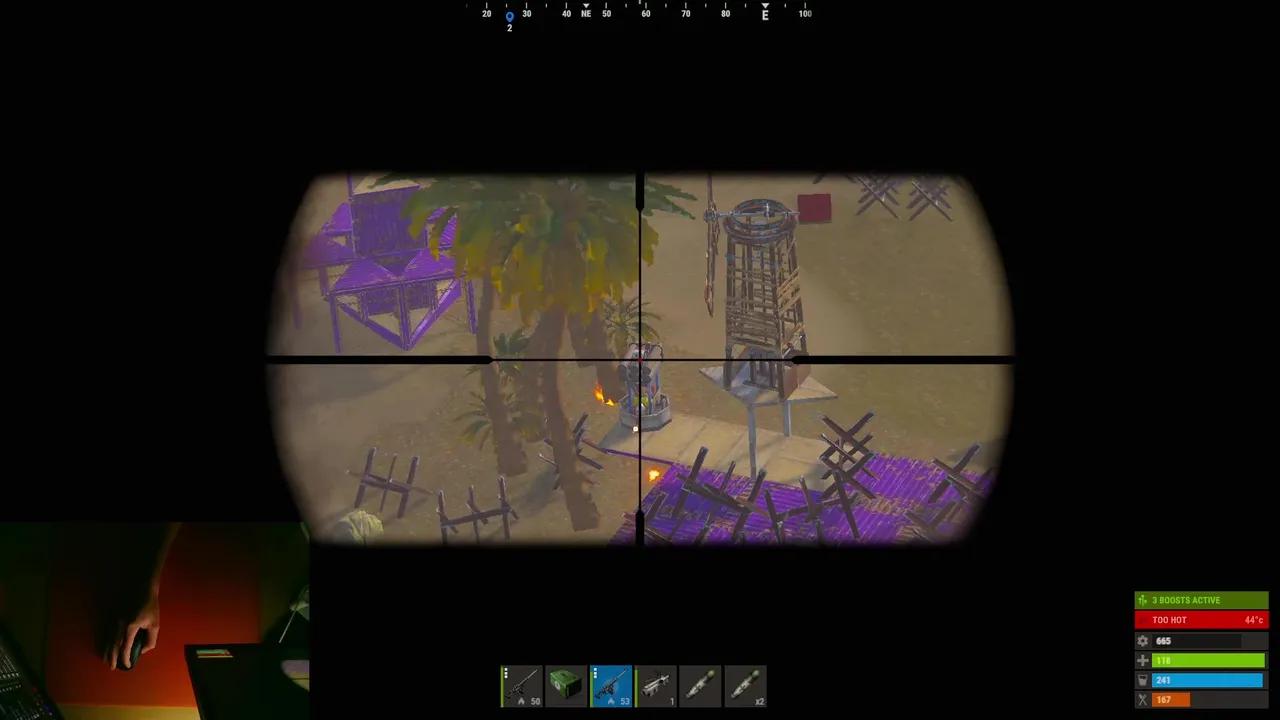The image size is (1280, 720).
Task: Click the water bucket hydration icon
Action: pos(1142,679)
